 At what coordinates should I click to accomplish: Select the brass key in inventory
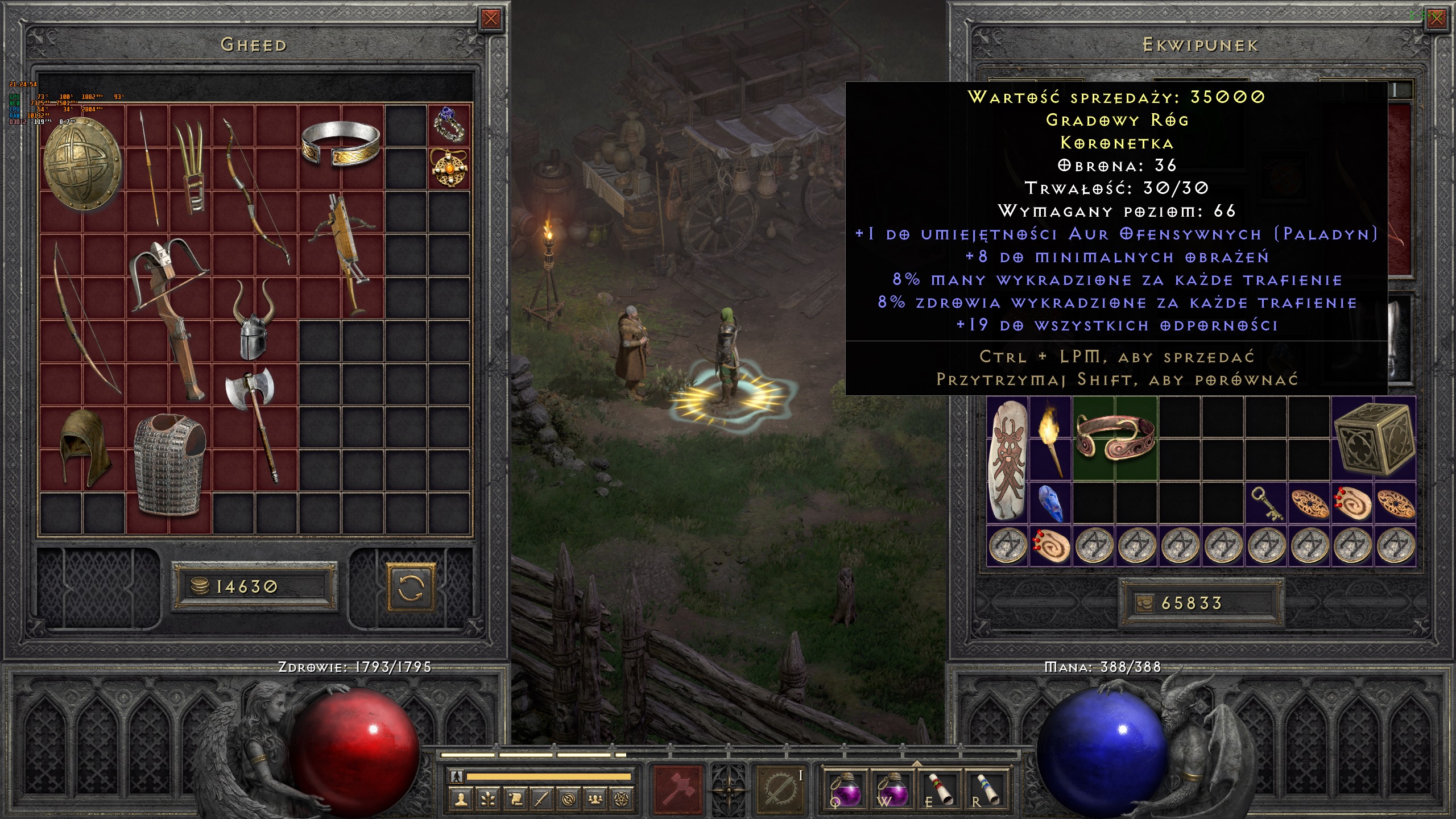click(x=1267, y=503)
